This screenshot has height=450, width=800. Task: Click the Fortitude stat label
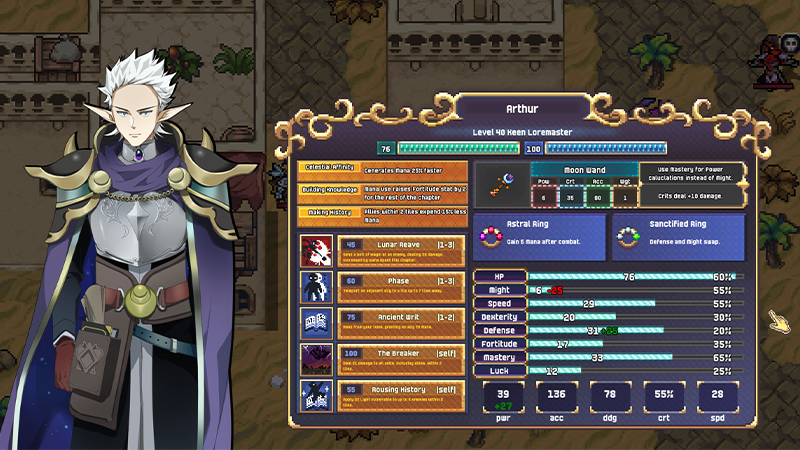499,344
